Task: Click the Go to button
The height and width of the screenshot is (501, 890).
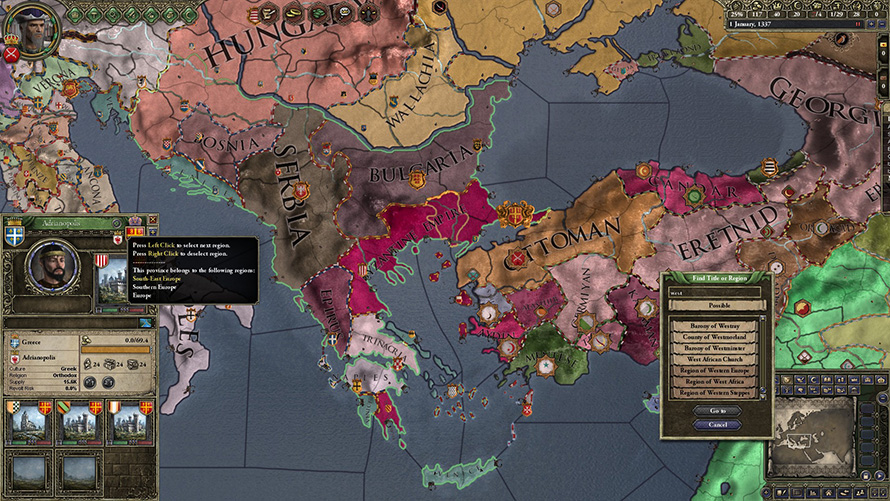Action: [717, 411]
